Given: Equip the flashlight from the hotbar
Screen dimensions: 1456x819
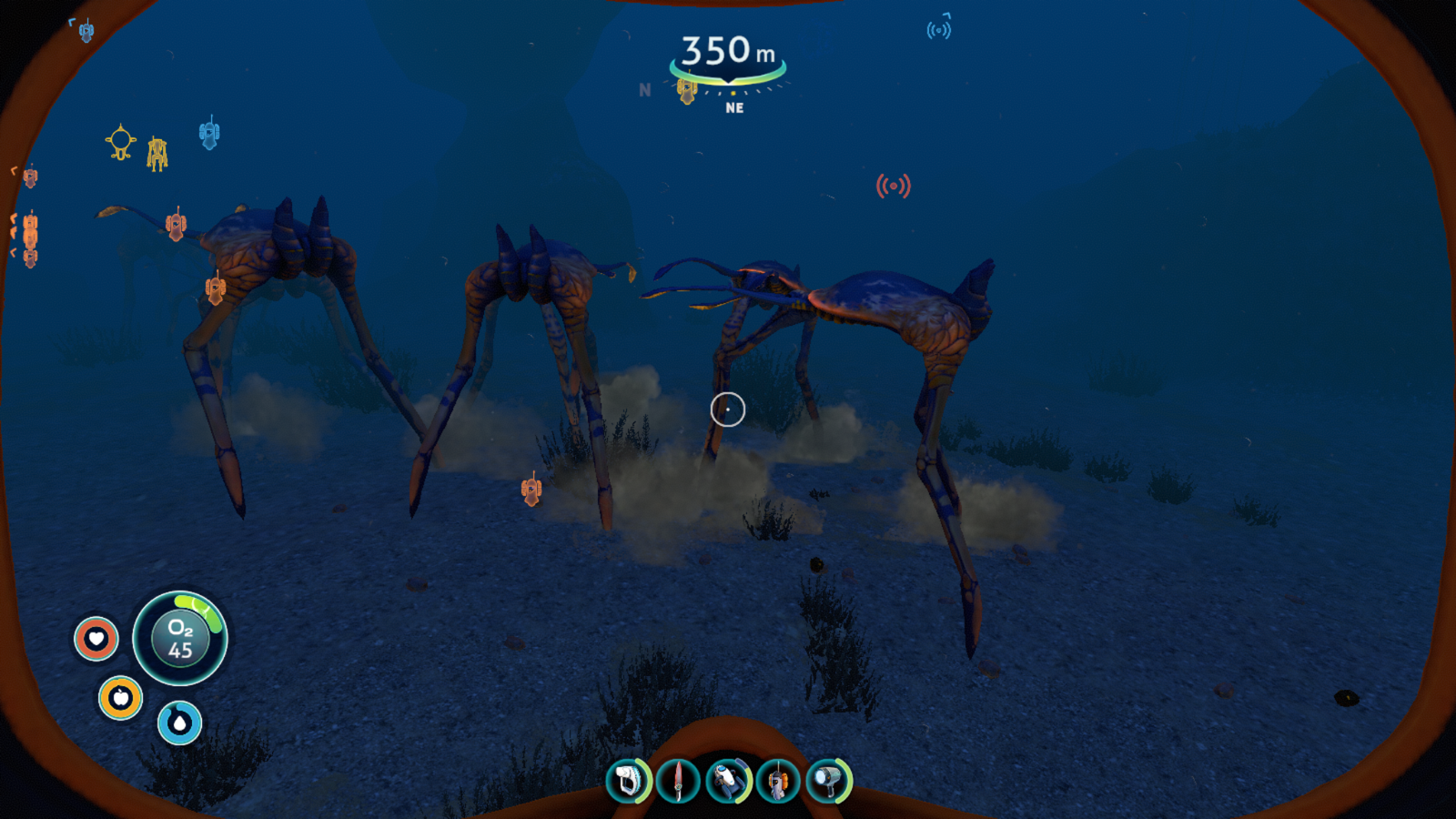Looking at the screenshot, I should point(828,781).
